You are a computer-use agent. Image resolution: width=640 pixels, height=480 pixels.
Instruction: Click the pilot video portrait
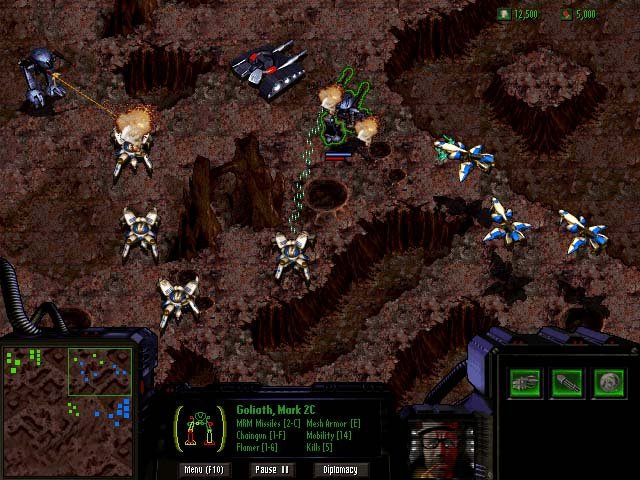click(438, 442)
